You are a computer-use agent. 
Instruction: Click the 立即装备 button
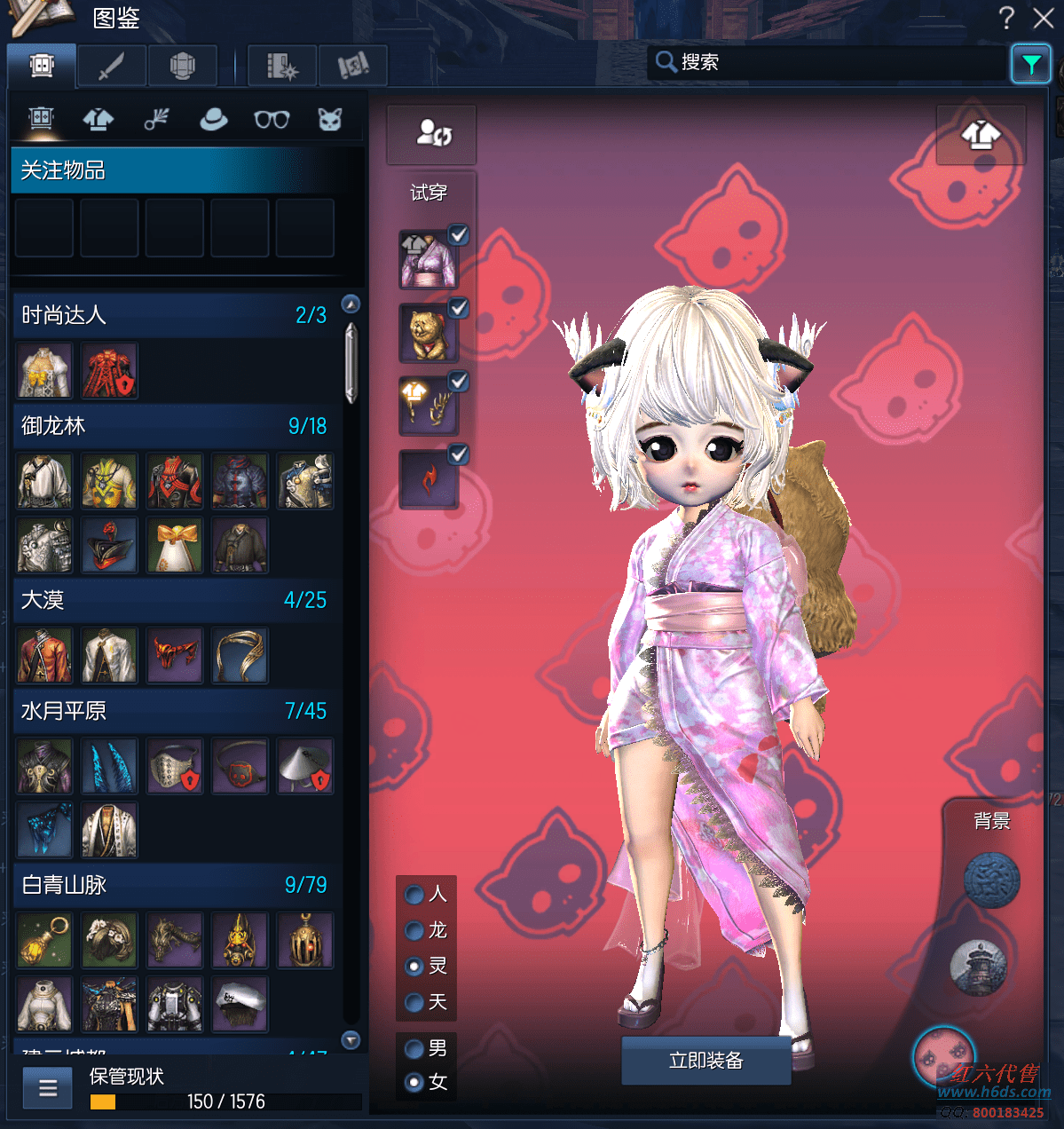tap(705, 1061)
